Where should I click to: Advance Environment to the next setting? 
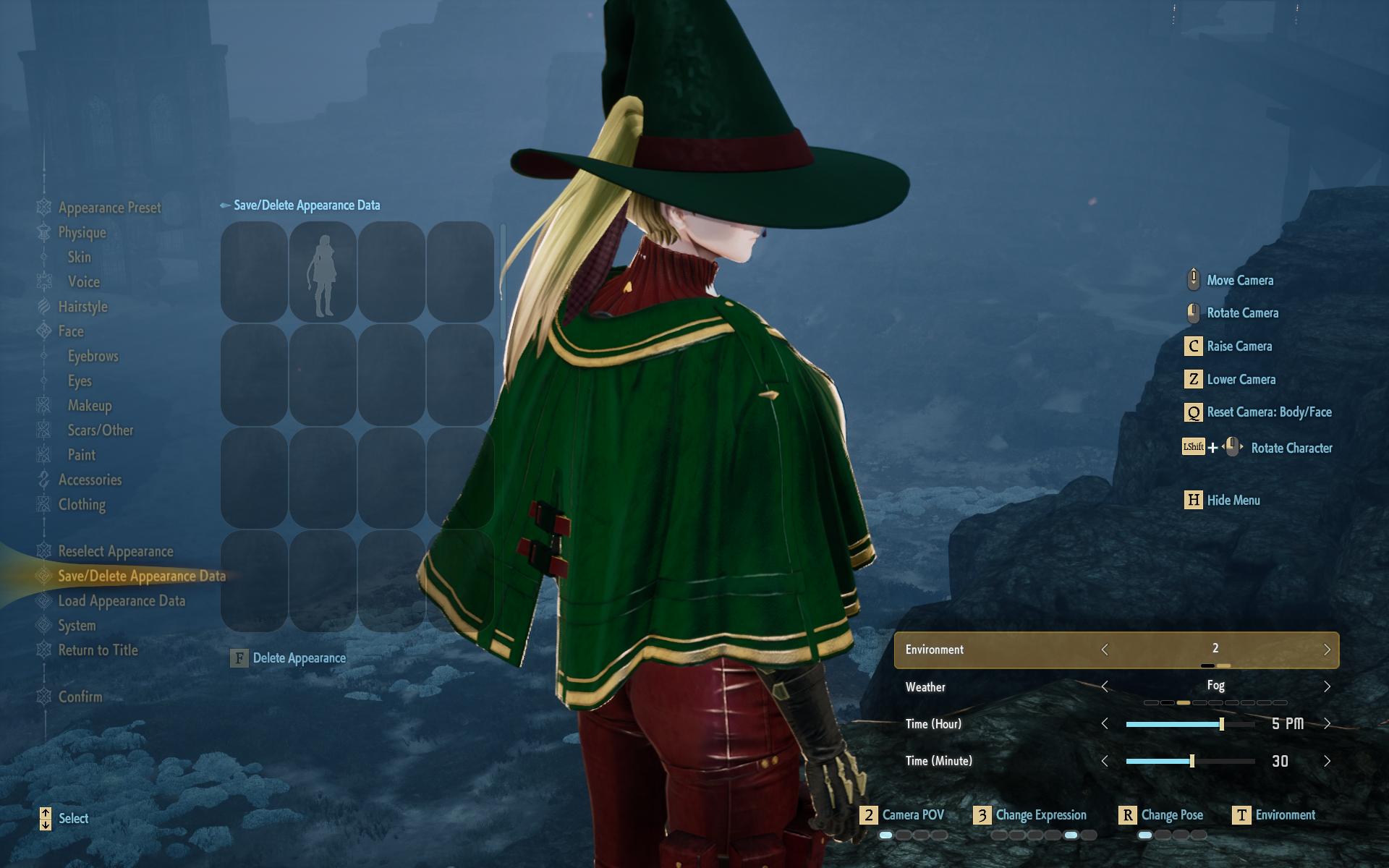(1327, 650)
